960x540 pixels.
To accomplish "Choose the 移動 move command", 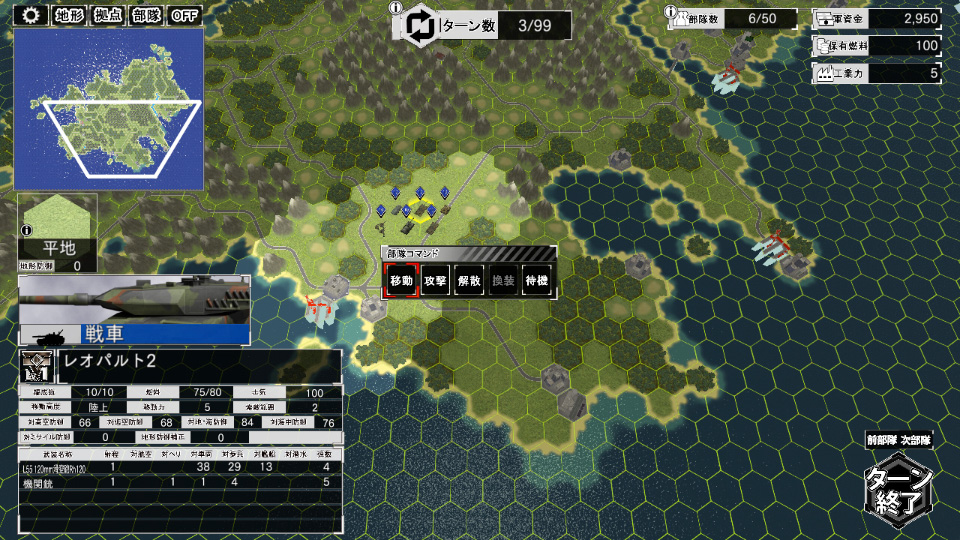I will (401, 281).
